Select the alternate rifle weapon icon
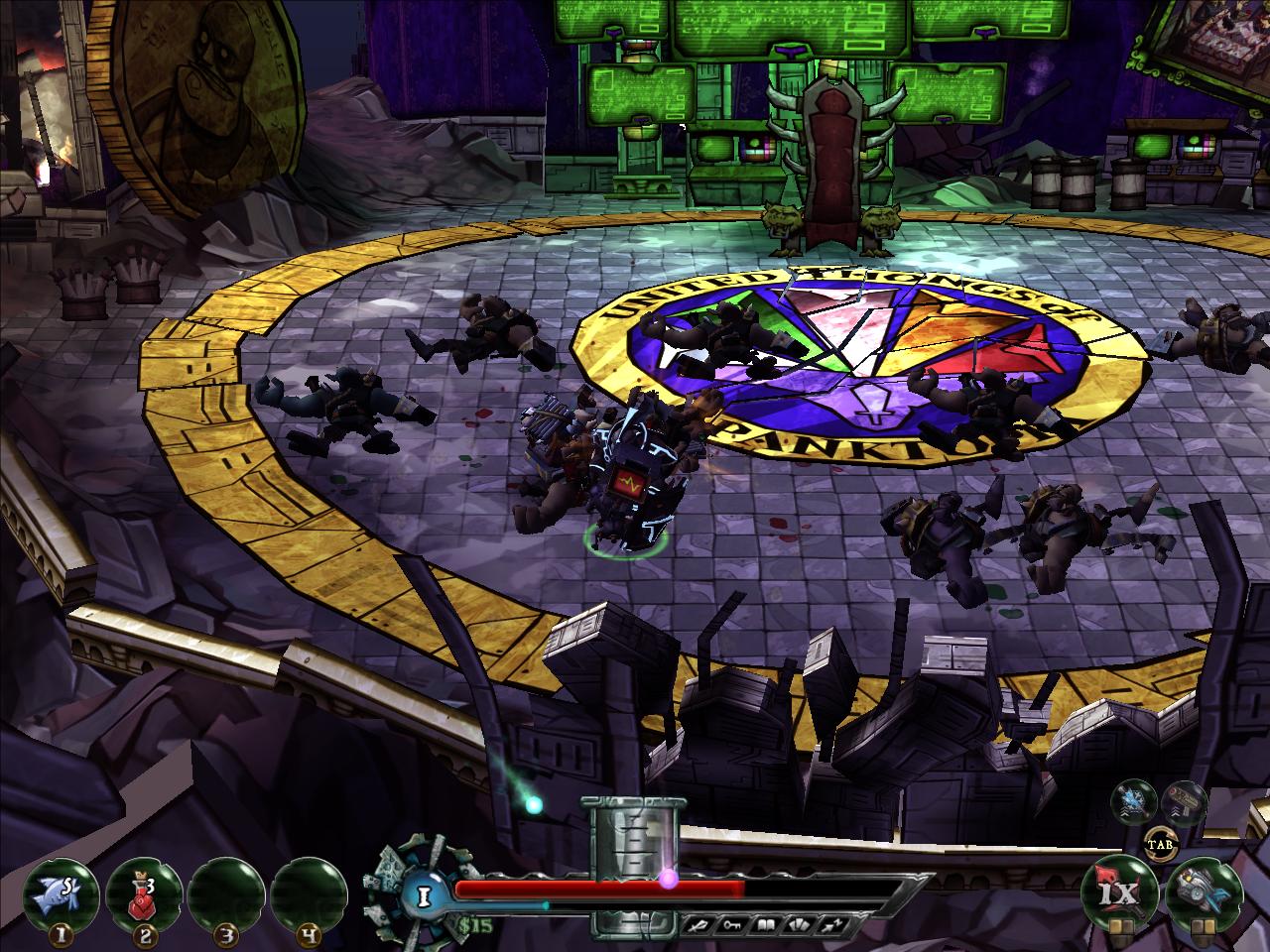The image size is (1270, 952). [1183, 798]
